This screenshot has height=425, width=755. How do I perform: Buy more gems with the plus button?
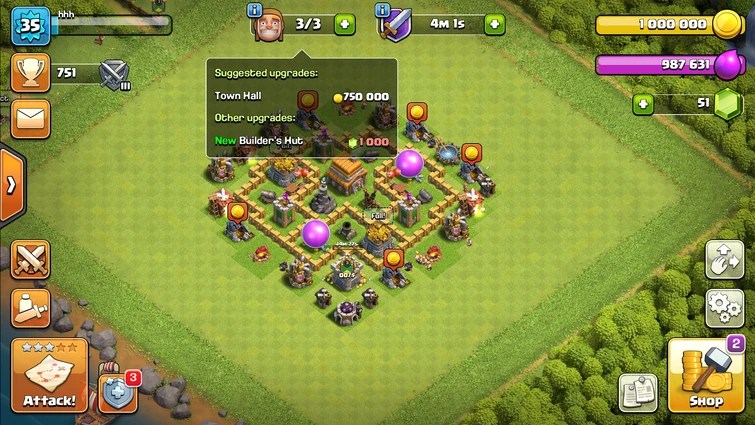[644, 104]
